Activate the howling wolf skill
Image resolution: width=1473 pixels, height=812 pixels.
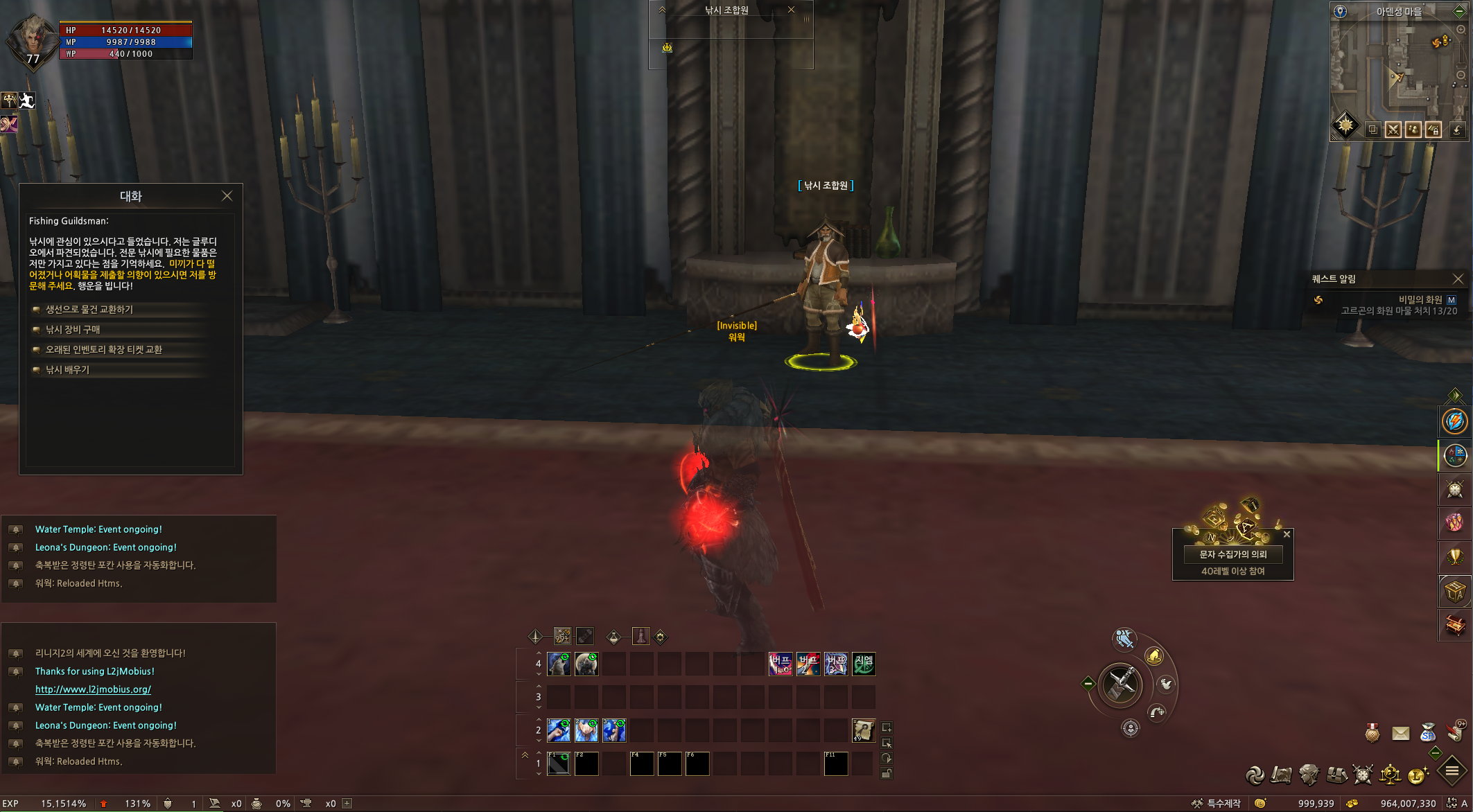coord(559,664)
